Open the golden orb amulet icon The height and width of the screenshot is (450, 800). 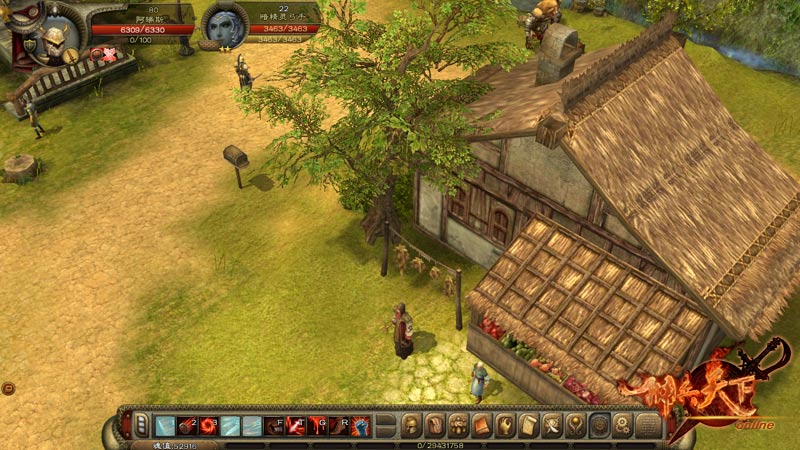pyautogui.click(x=576, y=425)
